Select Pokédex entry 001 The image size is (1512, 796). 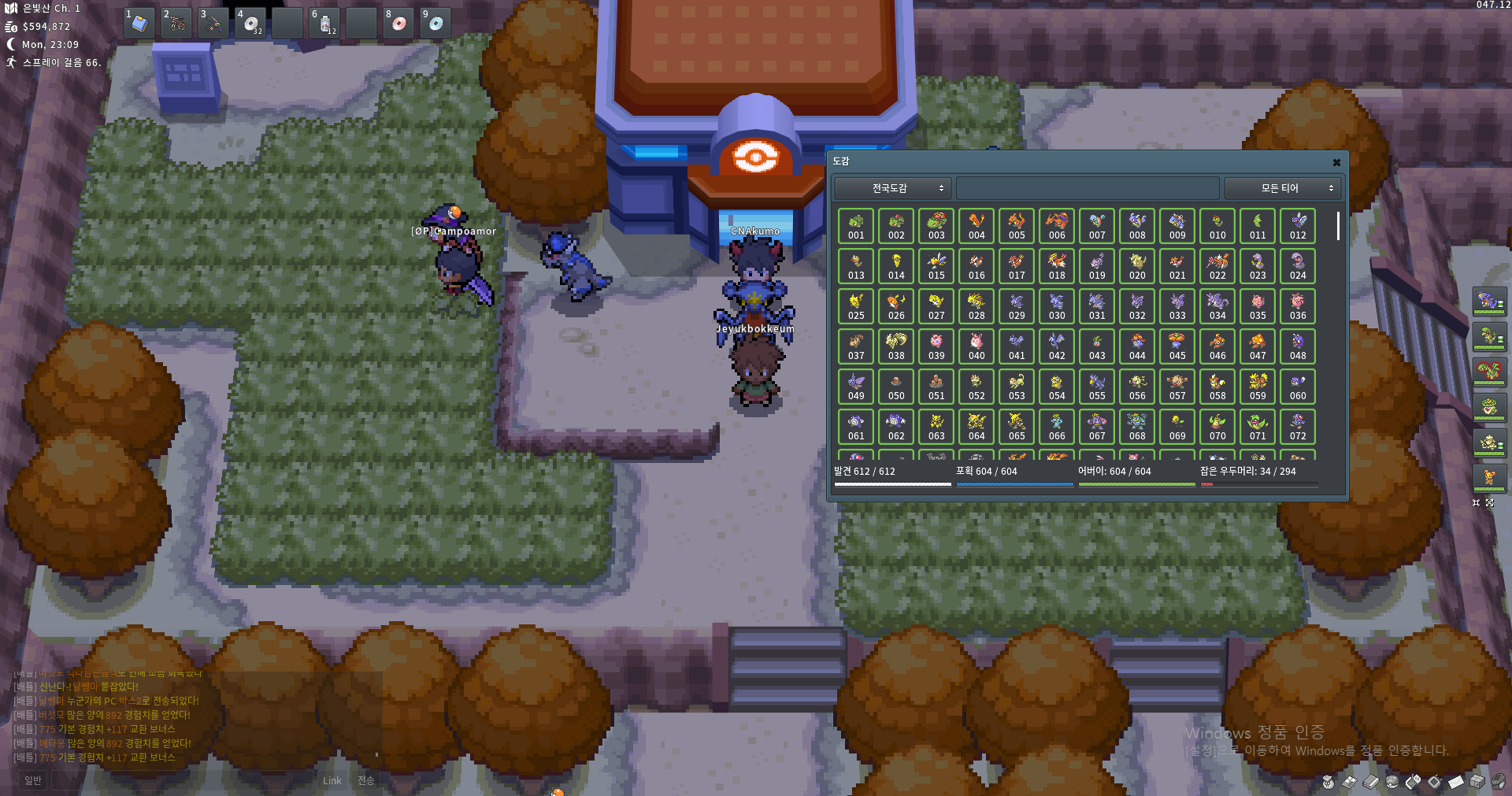coord(856,226)
